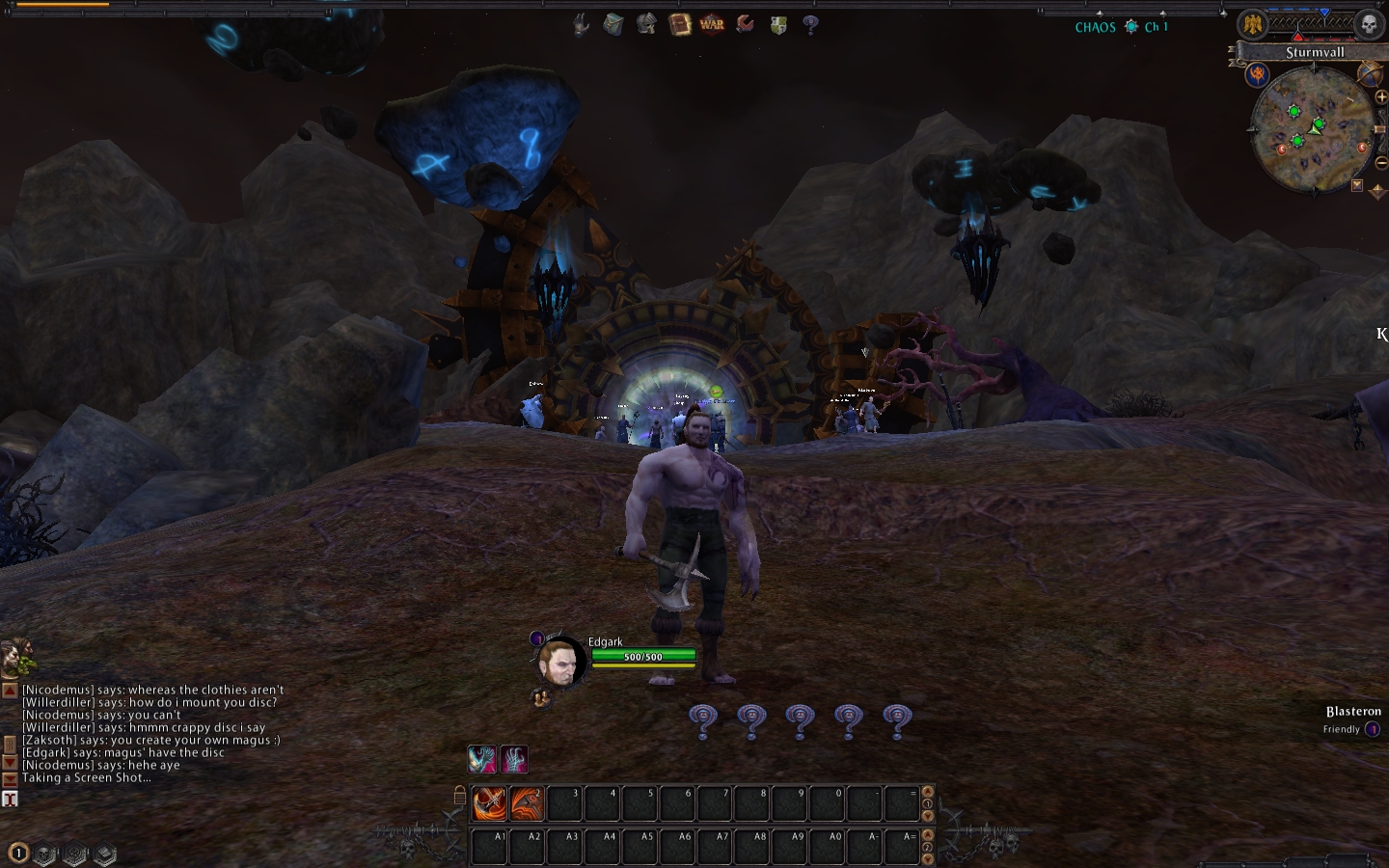Click the CHAOS Ch 1 channel indicator
Screen dimensions: 1389x868
pos(1121,27)
